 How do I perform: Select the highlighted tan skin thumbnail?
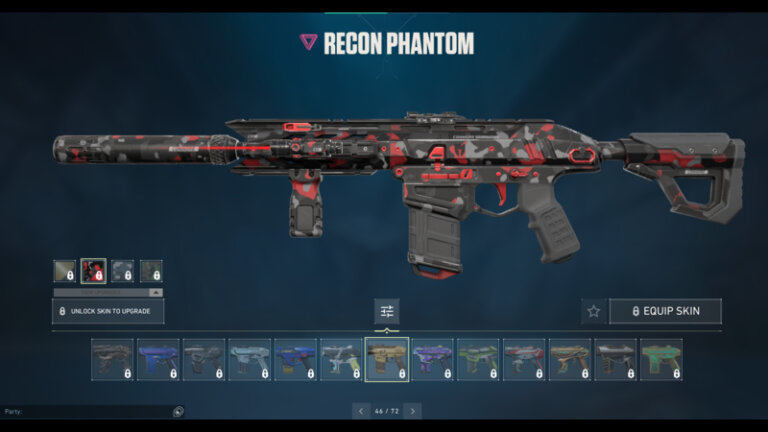coord(386,359)
